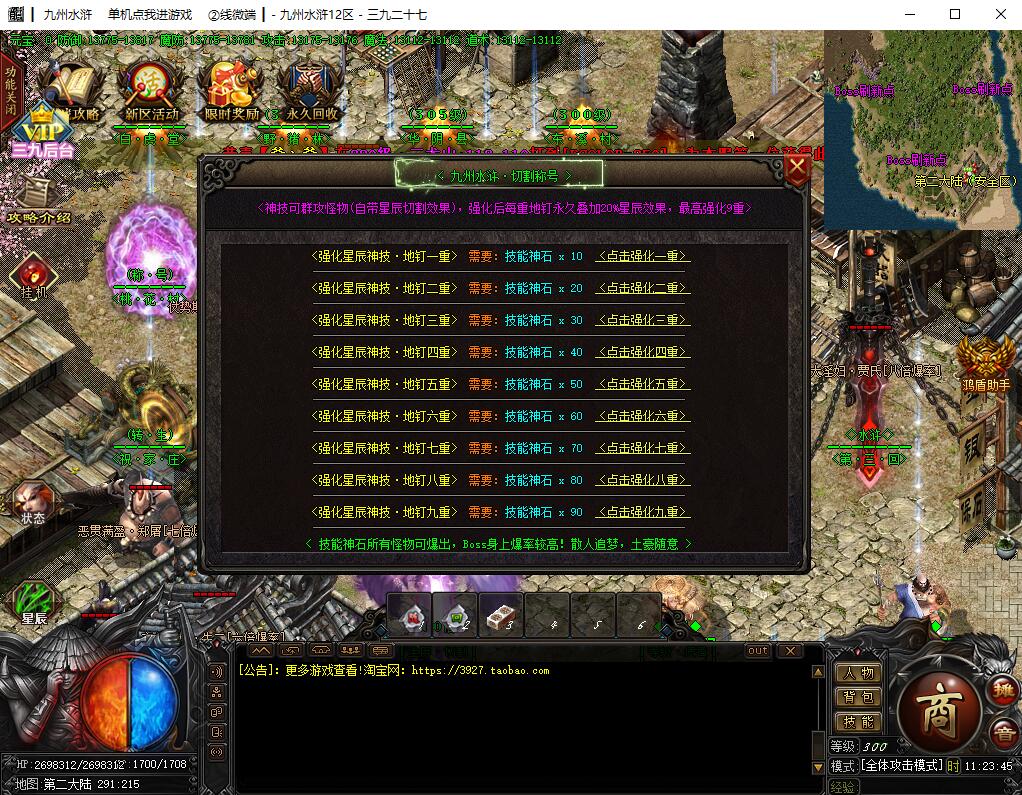This screenshot has height=795, width=1022.
Task: Close the 九州水浒 title upgrade dialog
Action: [797, 168]
